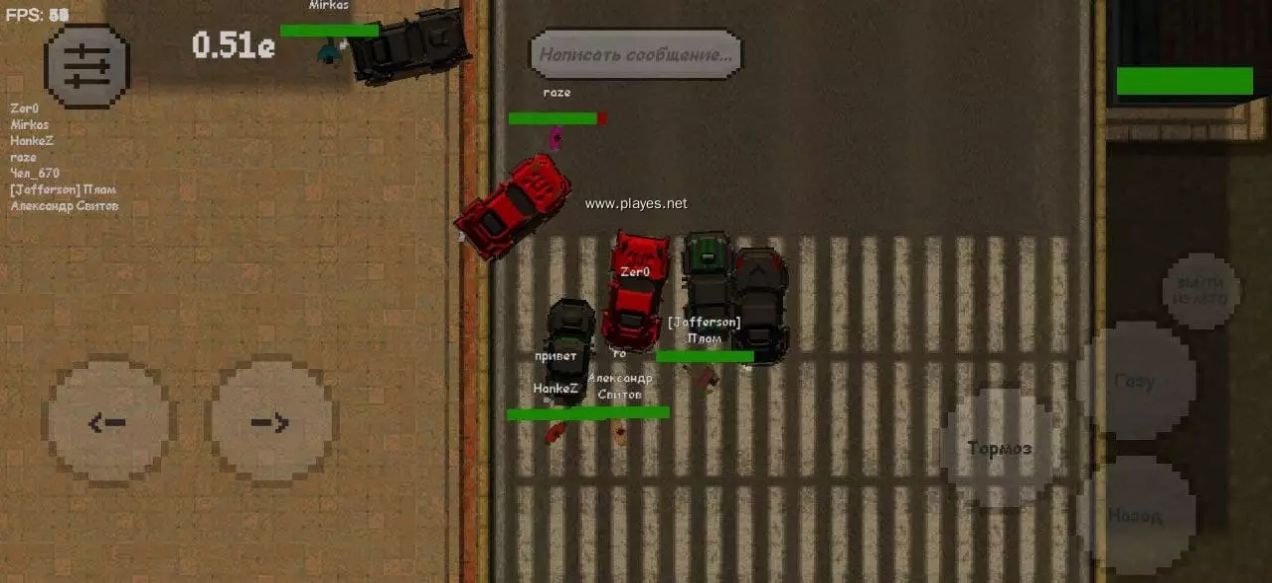Tap the Назад reverse button
The width and height of the screenshot is (1272, 583).
(1137, 516)
